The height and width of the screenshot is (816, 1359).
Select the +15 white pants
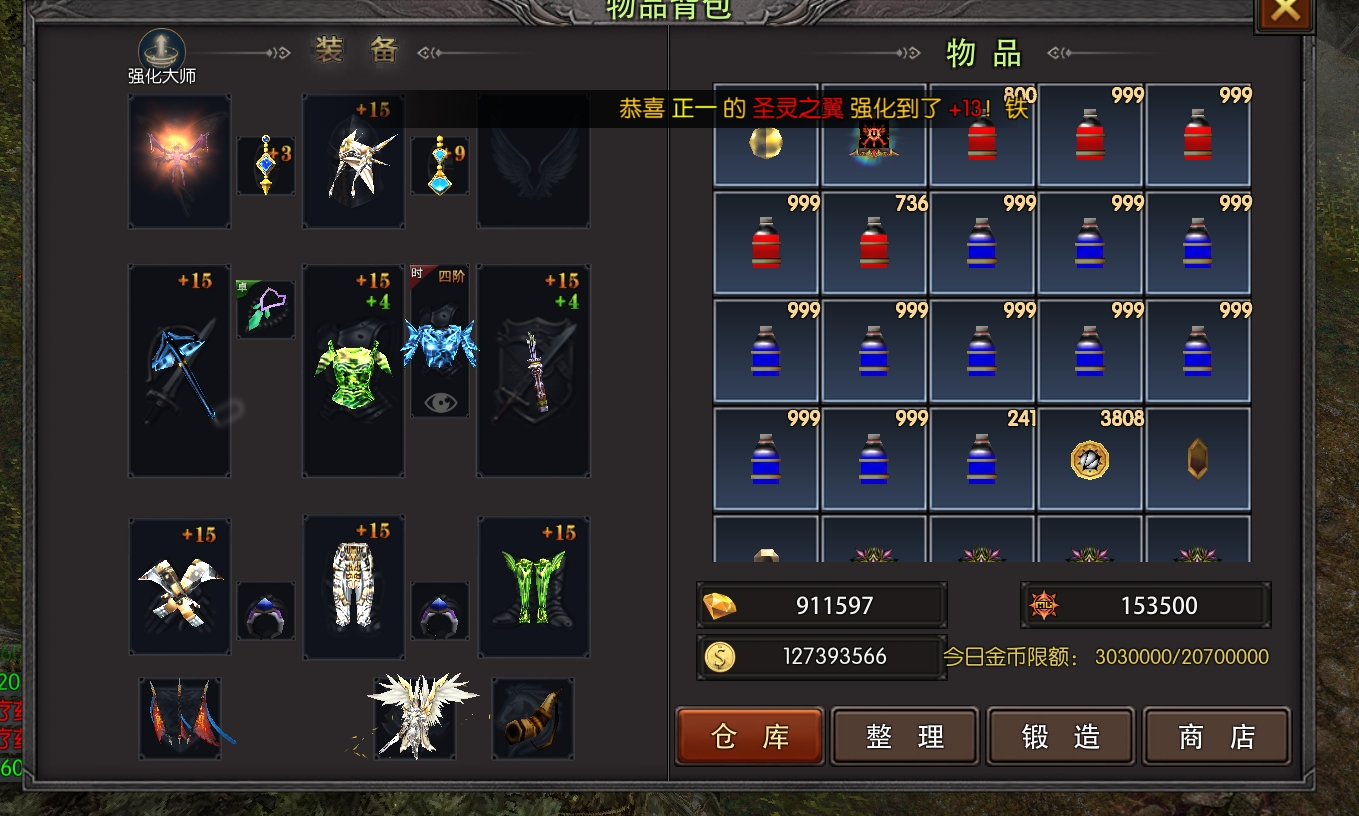(353, 587)
